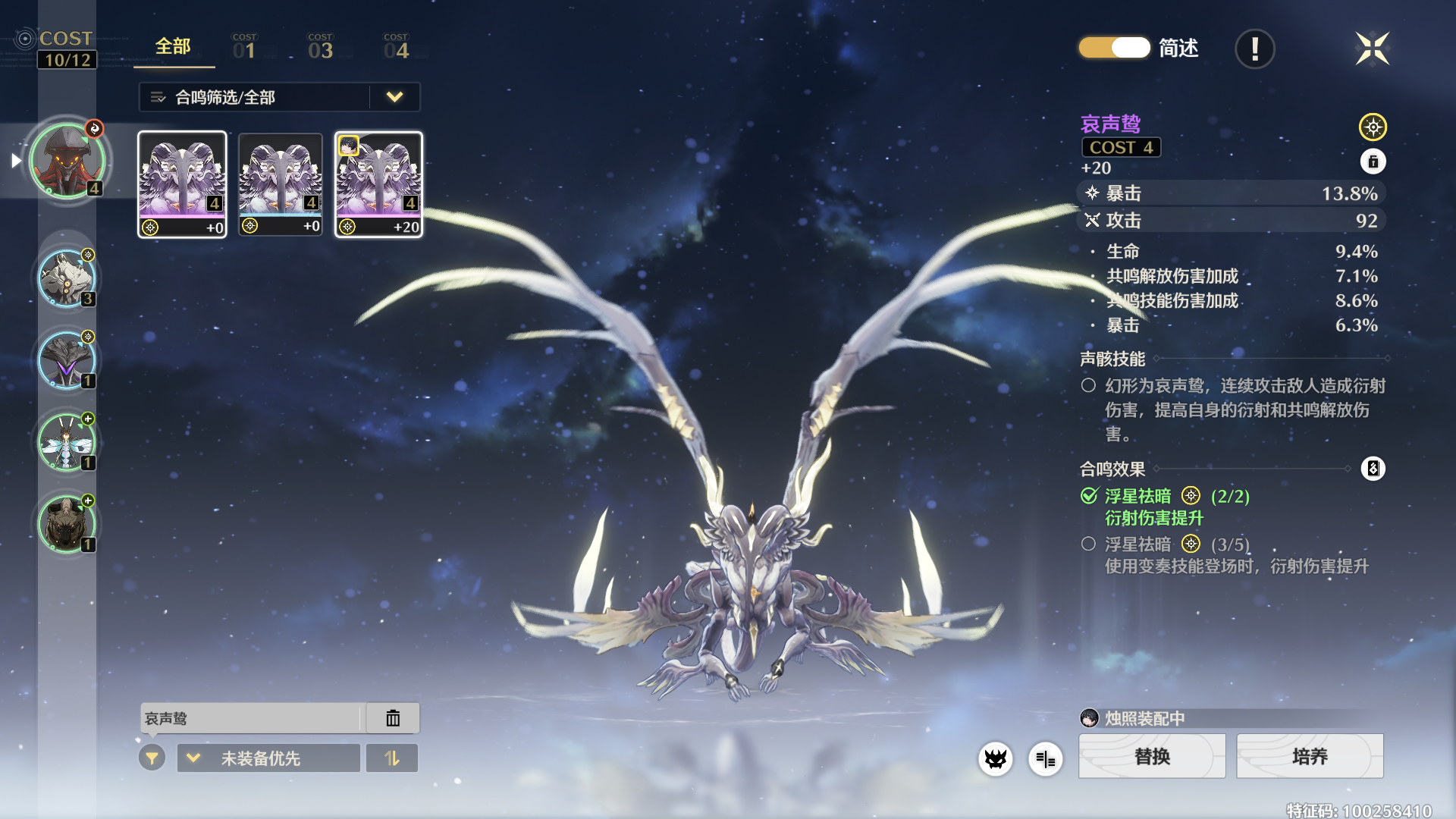Viewport: 1456px width, 819px height.
Task: Click the beast face icon button
Action: (995, 758)
